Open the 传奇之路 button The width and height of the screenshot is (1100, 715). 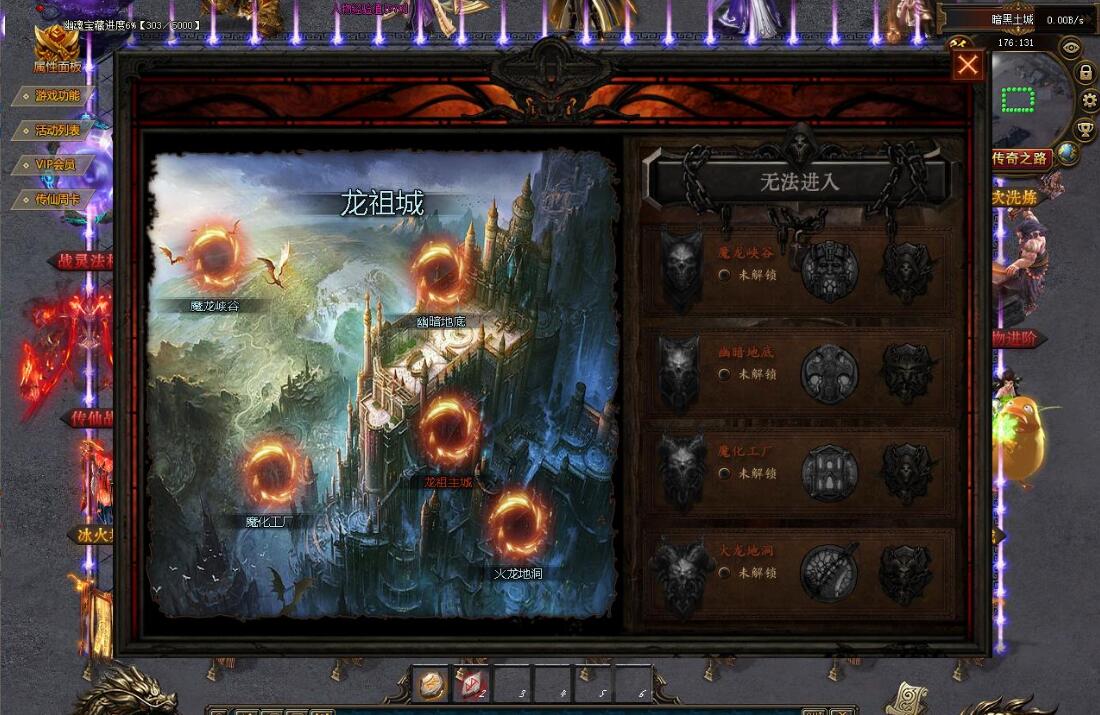(x=1020, y=158)
